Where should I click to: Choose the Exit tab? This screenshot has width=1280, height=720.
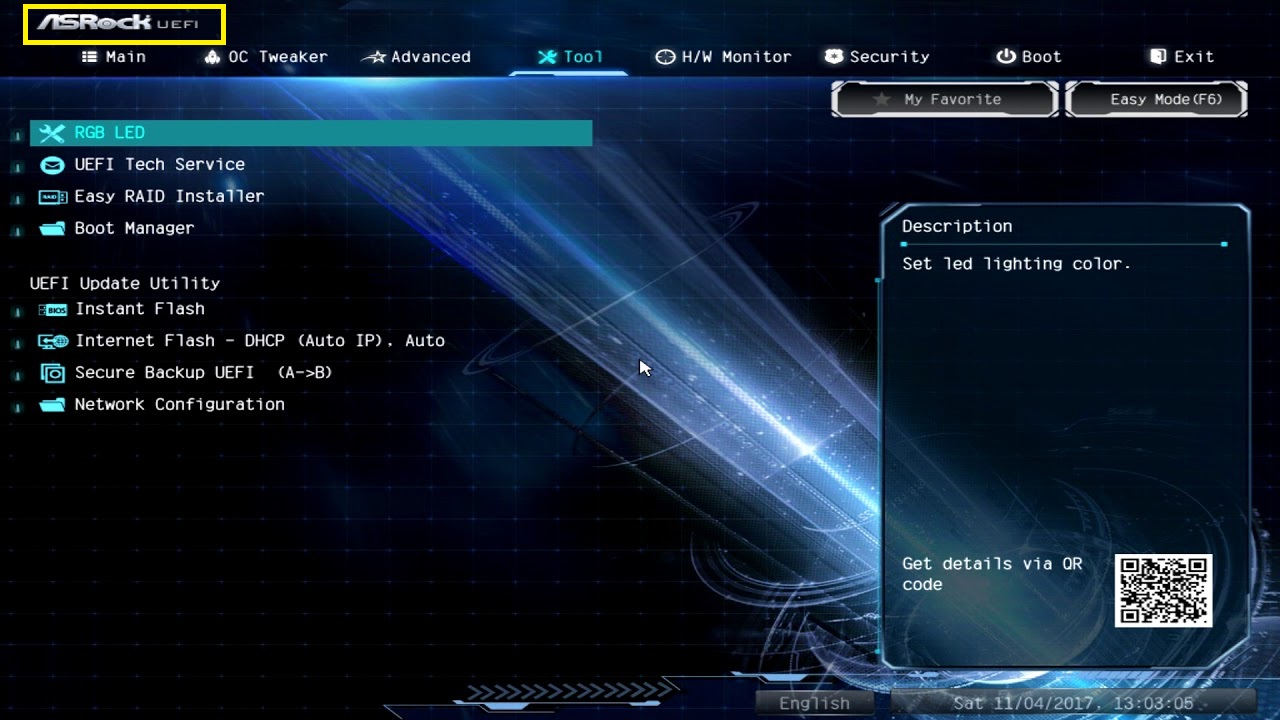(1182, 57)
